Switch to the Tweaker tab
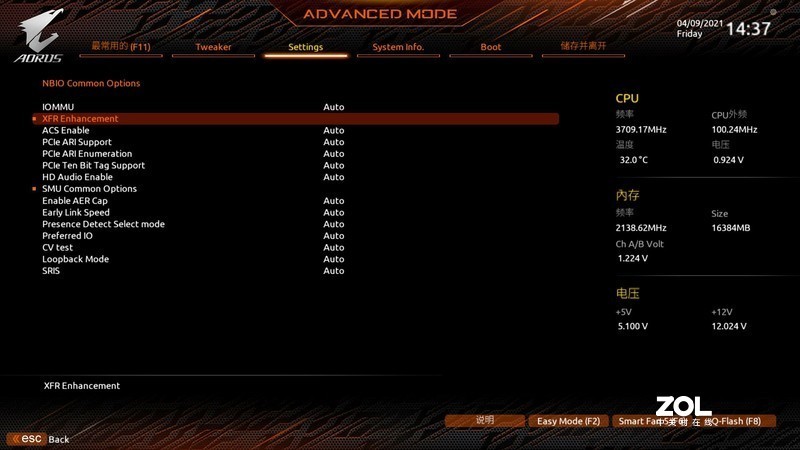Viewport: 800px width, 450px height. tap(213, 47)
